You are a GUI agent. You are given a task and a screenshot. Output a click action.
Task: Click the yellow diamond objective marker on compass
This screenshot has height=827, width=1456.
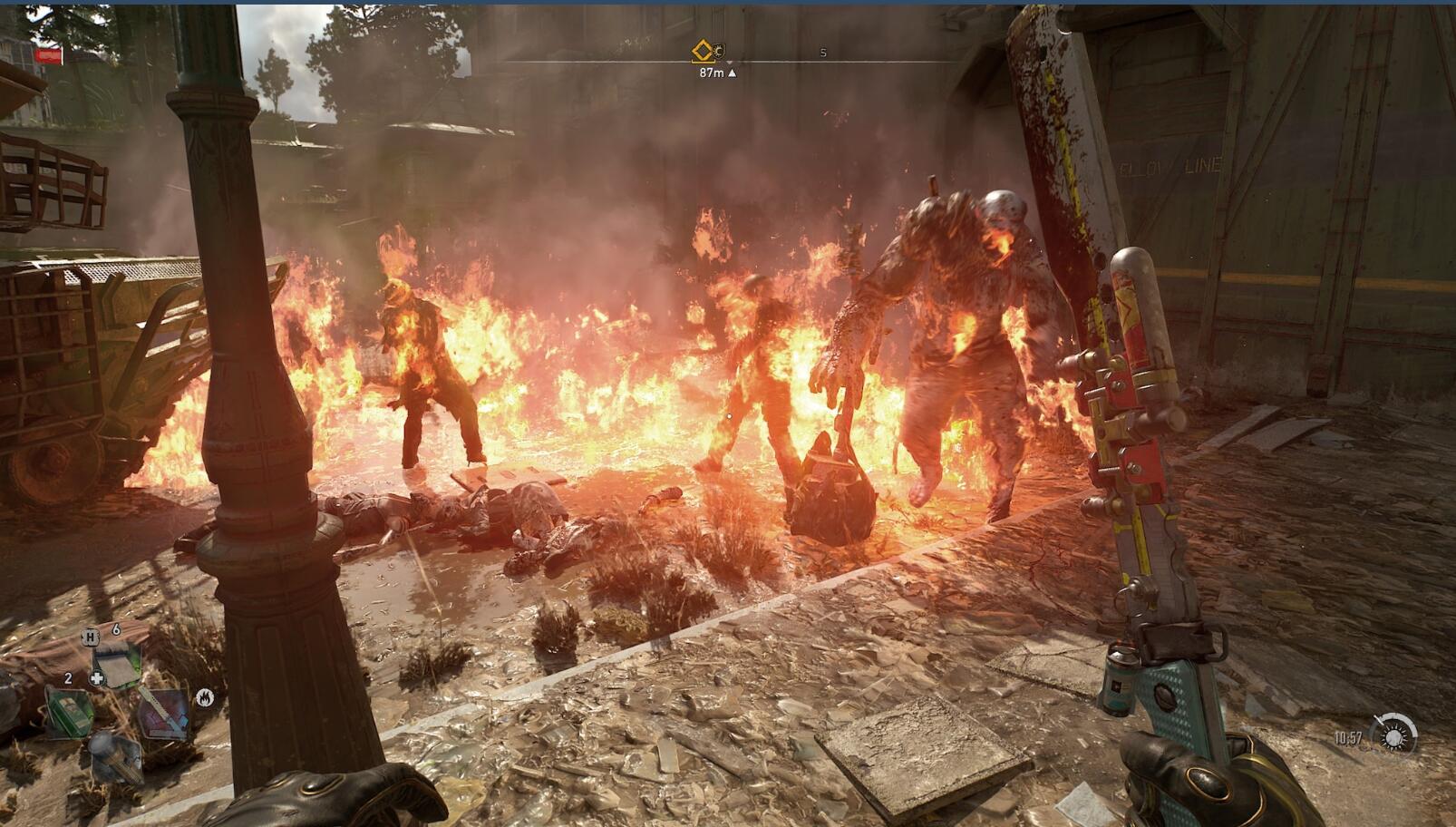pyautogui.click(x=703, y=51)
